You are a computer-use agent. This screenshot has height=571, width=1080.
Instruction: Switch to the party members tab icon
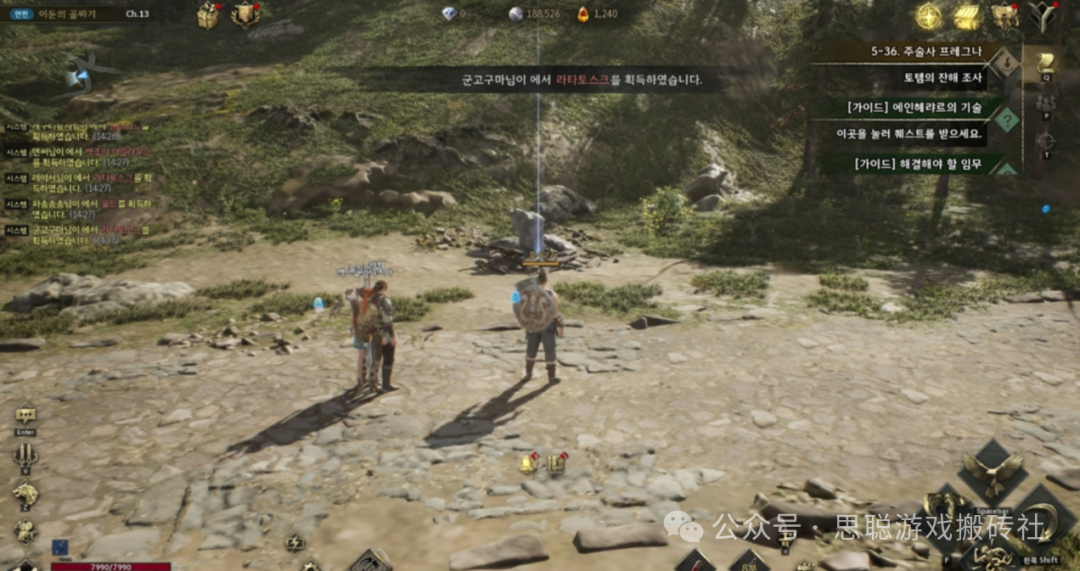pos(1046,102)
